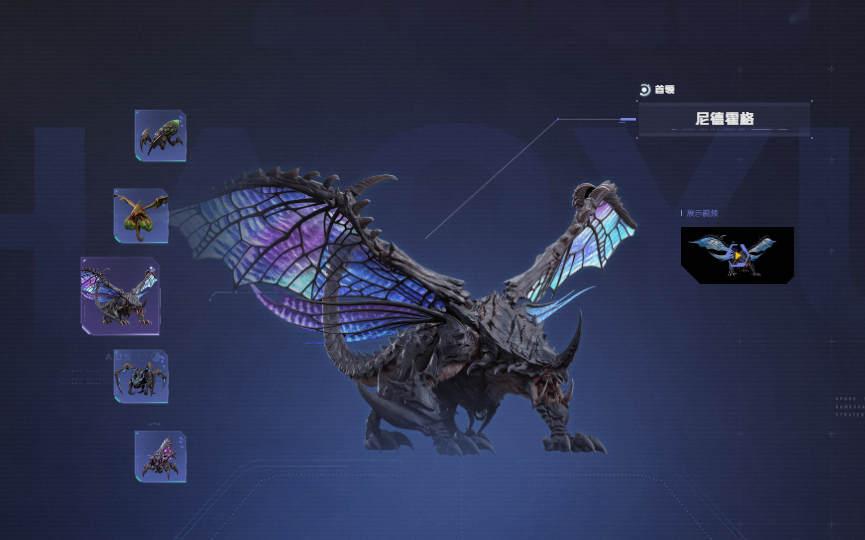This screenshot has height=540, width=865.
Task: Select the highlighted dragon thumbnail
Action: (120, 295)
